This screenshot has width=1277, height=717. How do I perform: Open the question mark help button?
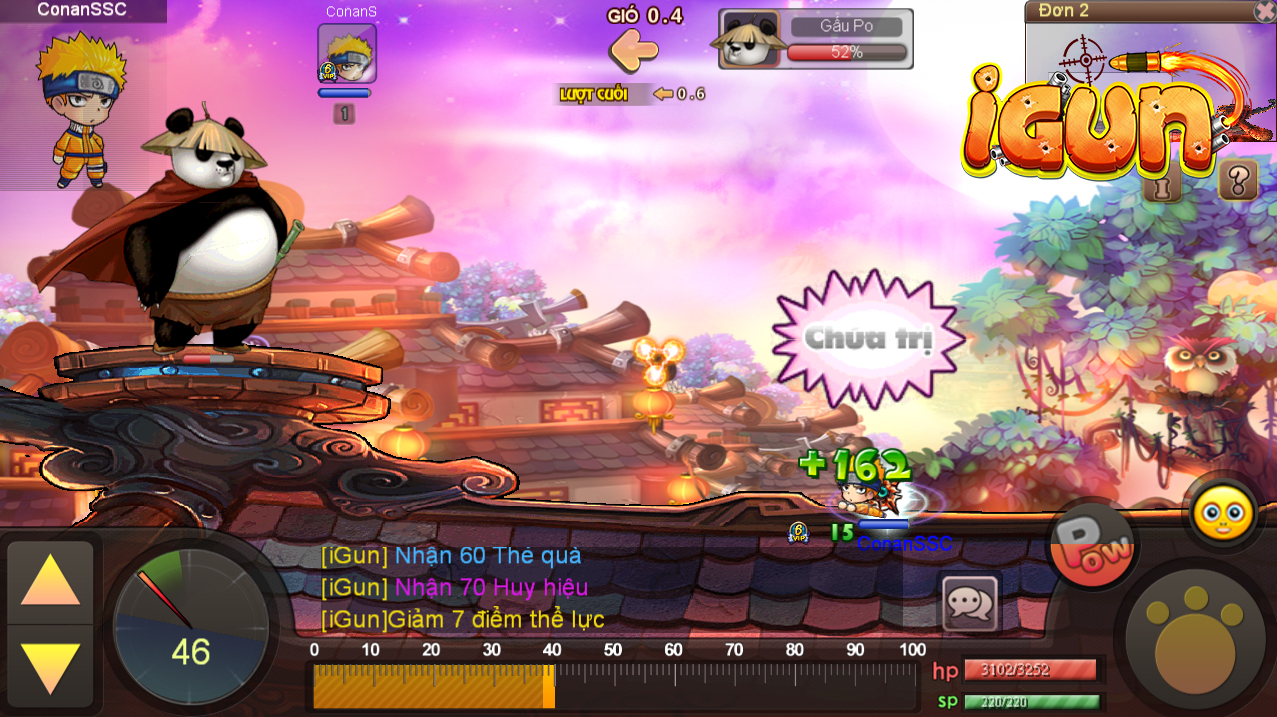[1238, 180]
